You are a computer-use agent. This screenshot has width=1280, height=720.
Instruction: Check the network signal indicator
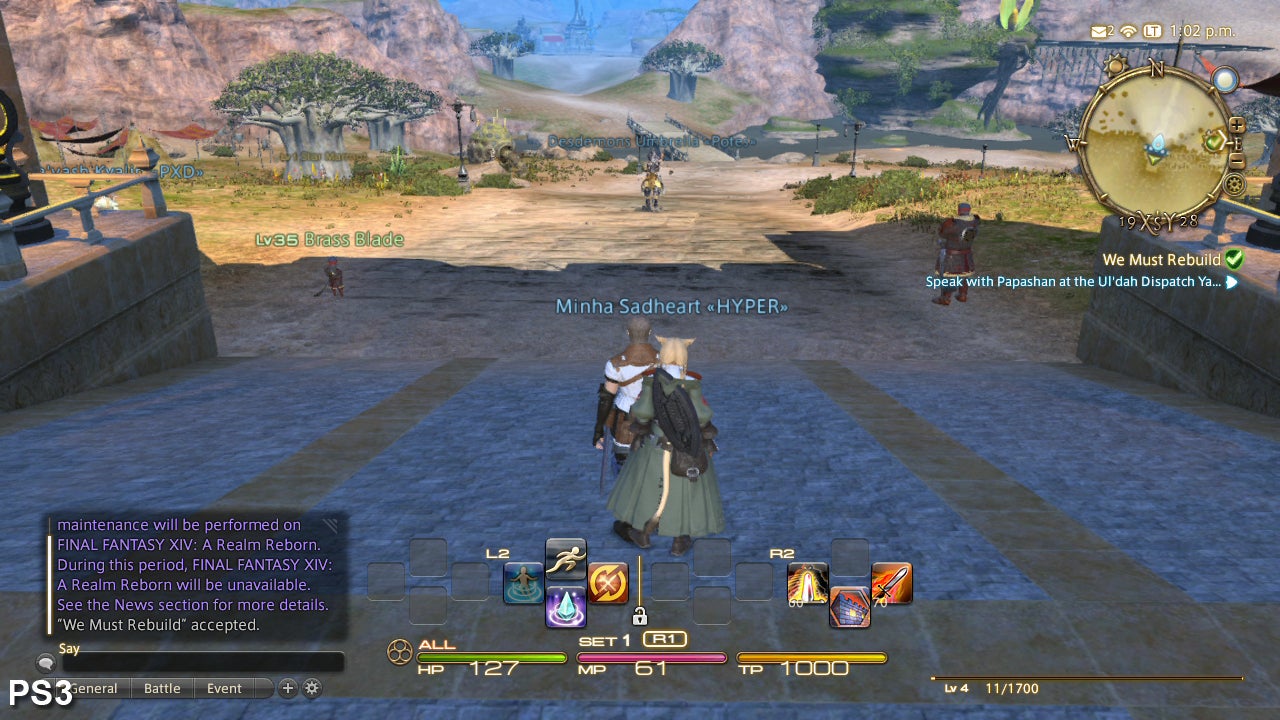pos(1130,31)
